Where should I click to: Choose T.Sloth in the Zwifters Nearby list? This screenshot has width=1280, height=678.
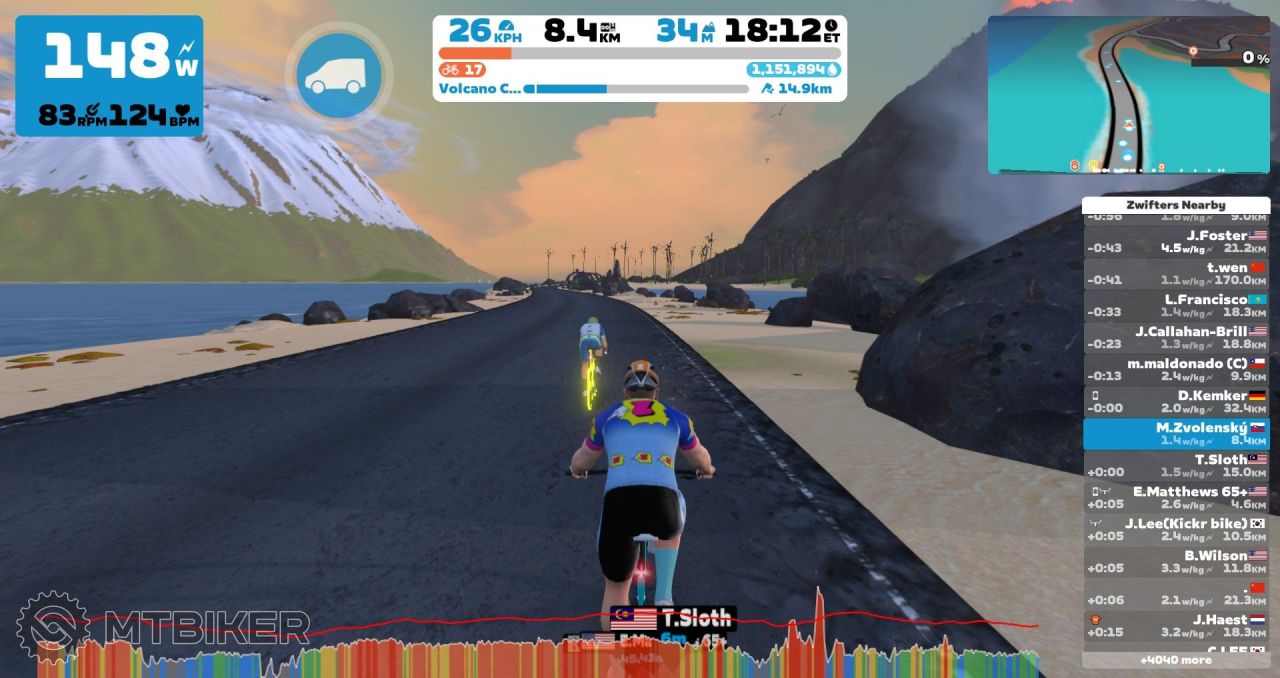[1176, 466]
